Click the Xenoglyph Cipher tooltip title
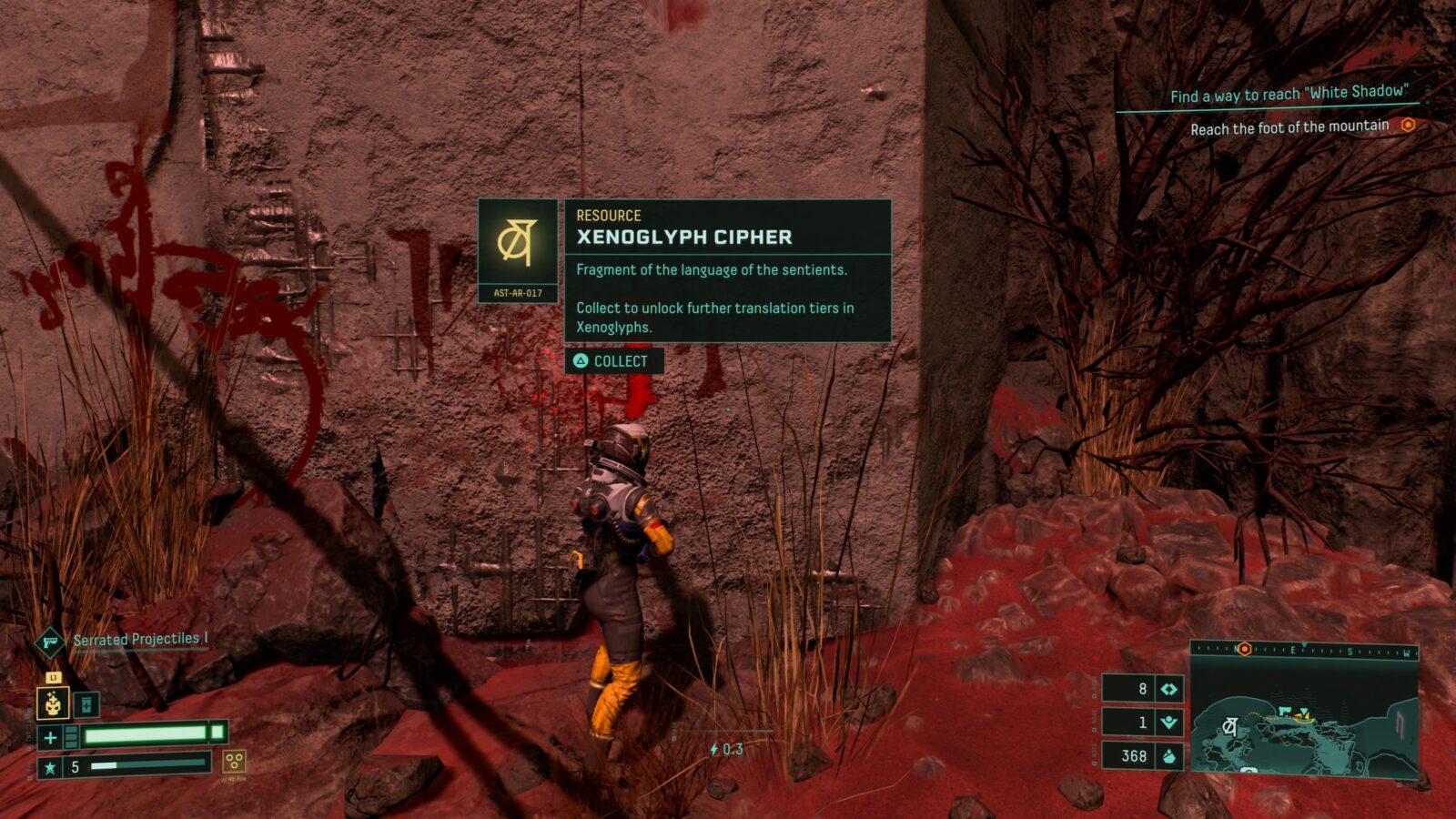This screenshot has width=1456, height=819. [684, 238]
